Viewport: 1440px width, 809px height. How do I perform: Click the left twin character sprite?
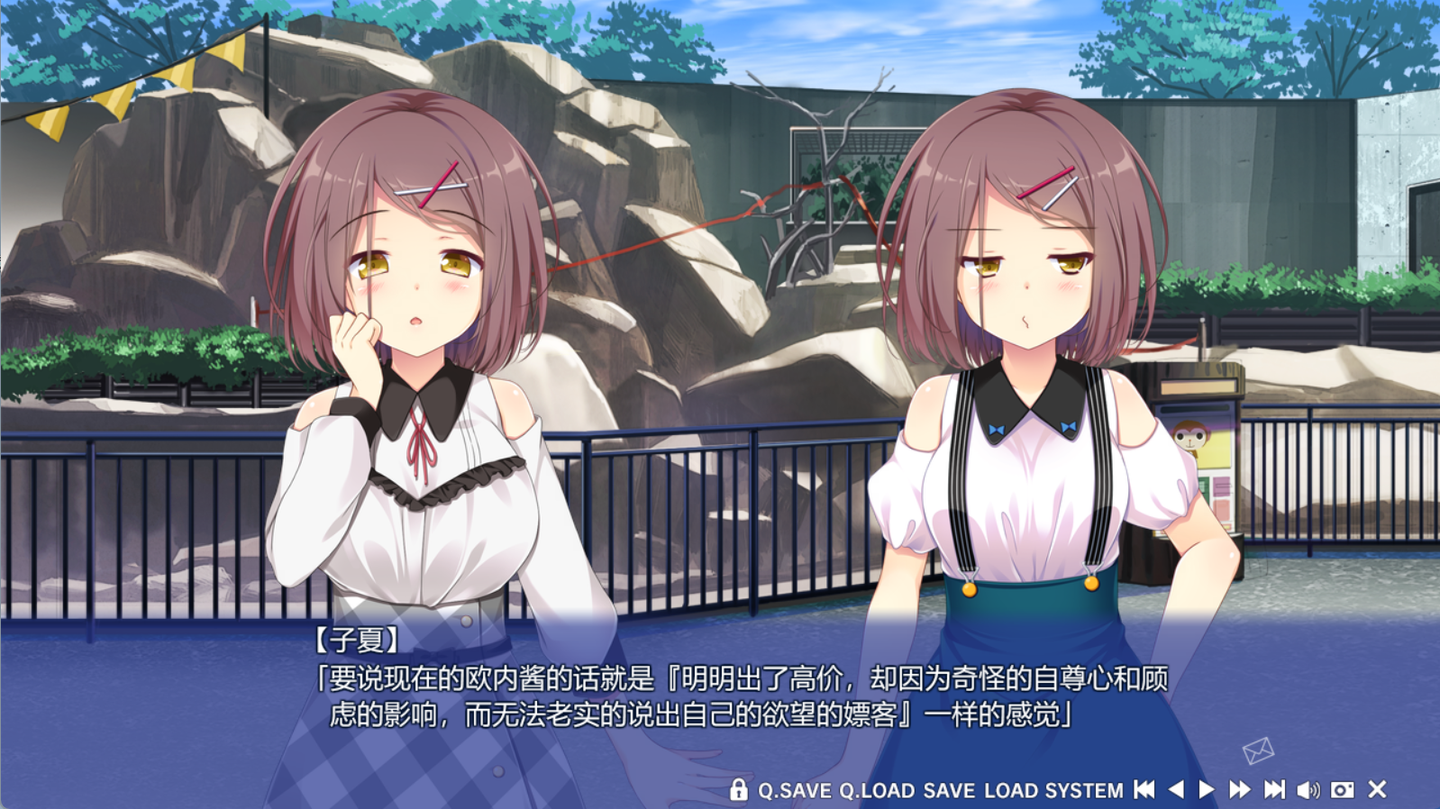[x=420, y=400]
